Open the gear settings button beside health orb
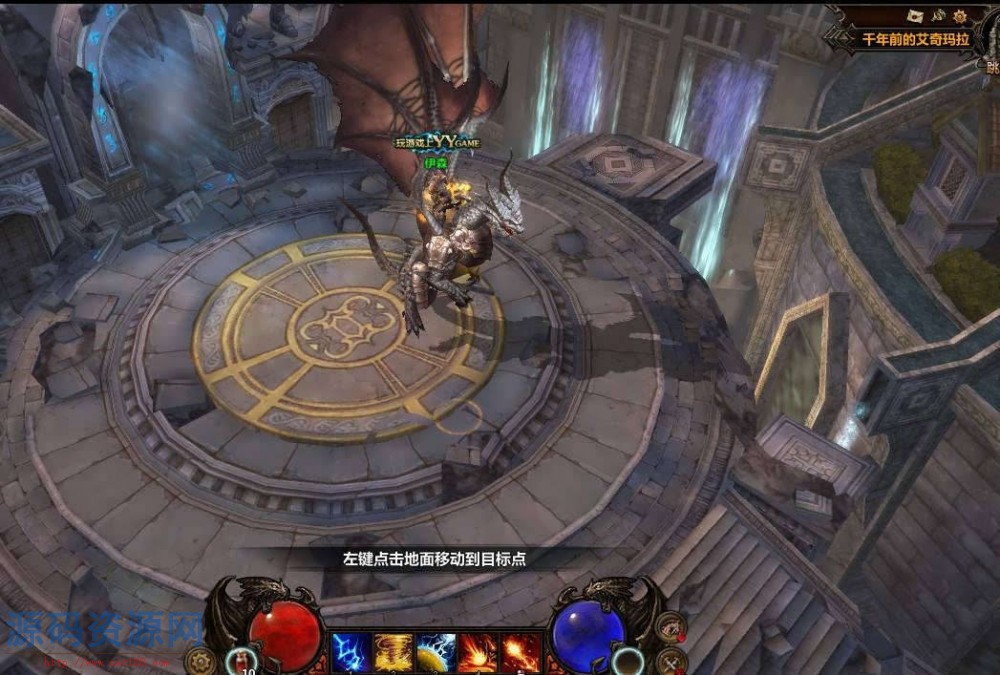Image resolution: width=1000 pixels, height=675 pixels. point(201,660)
